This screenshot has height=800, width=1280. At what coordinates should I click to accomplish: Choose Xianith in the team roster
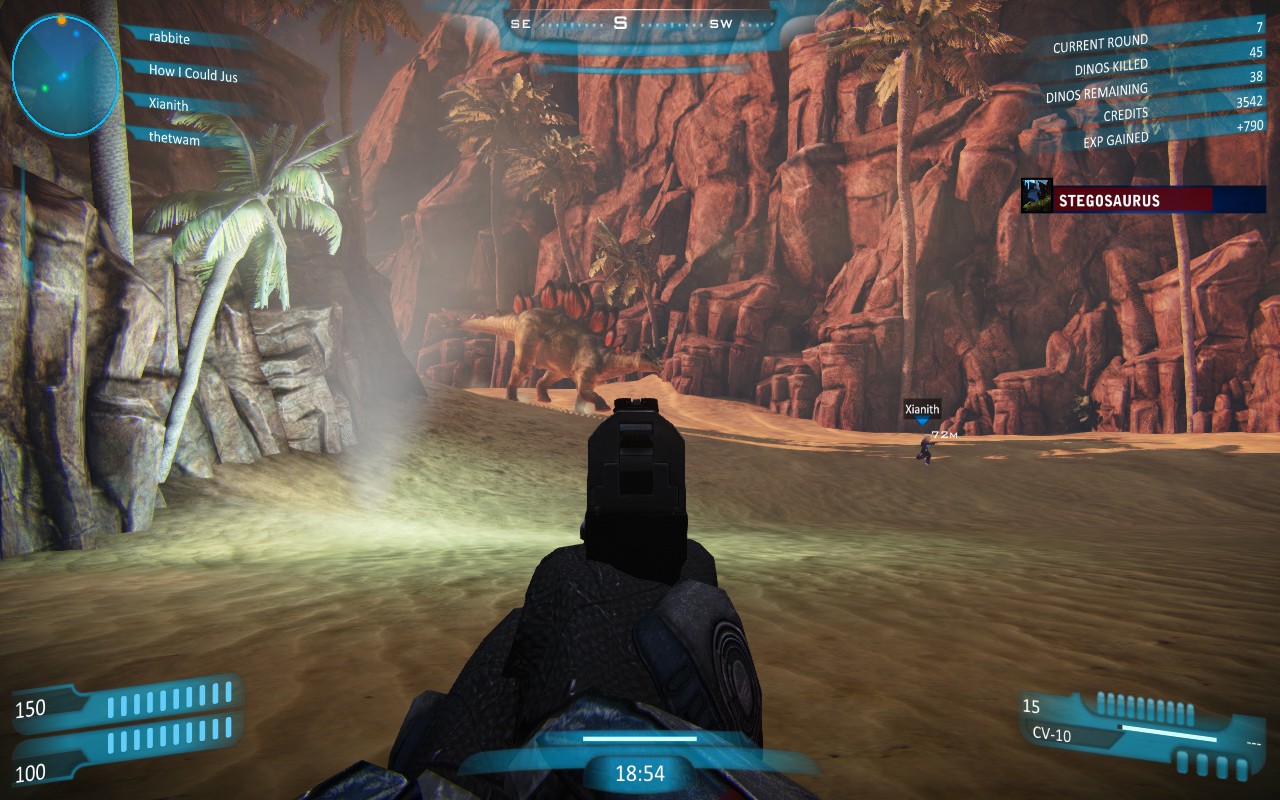click(168, 105)
